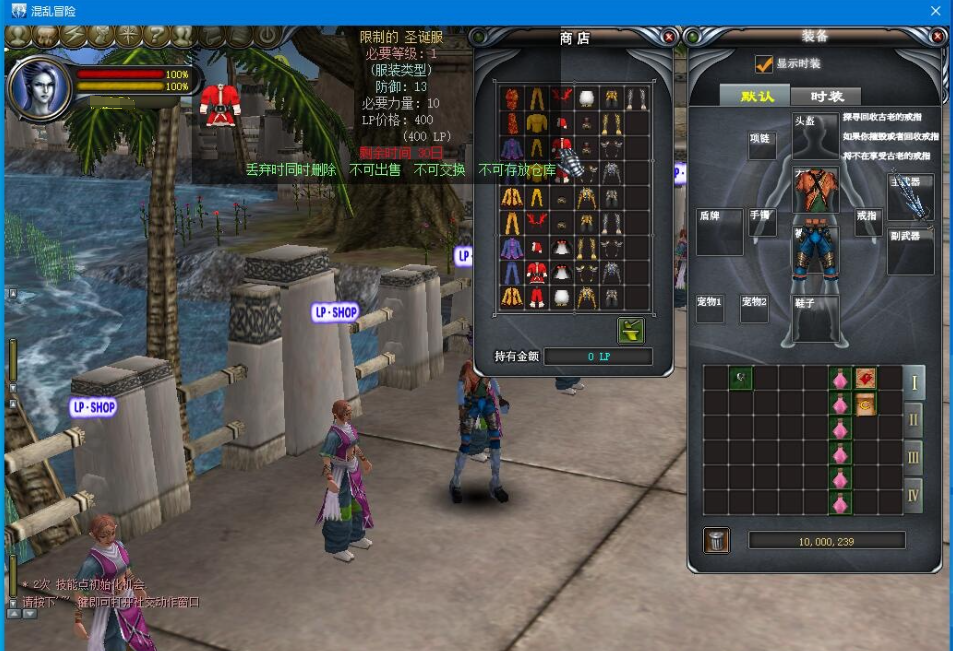This screenshot has height=651, width=953.
Task: Close the 商店 shop window
Action: click(669, 37)
